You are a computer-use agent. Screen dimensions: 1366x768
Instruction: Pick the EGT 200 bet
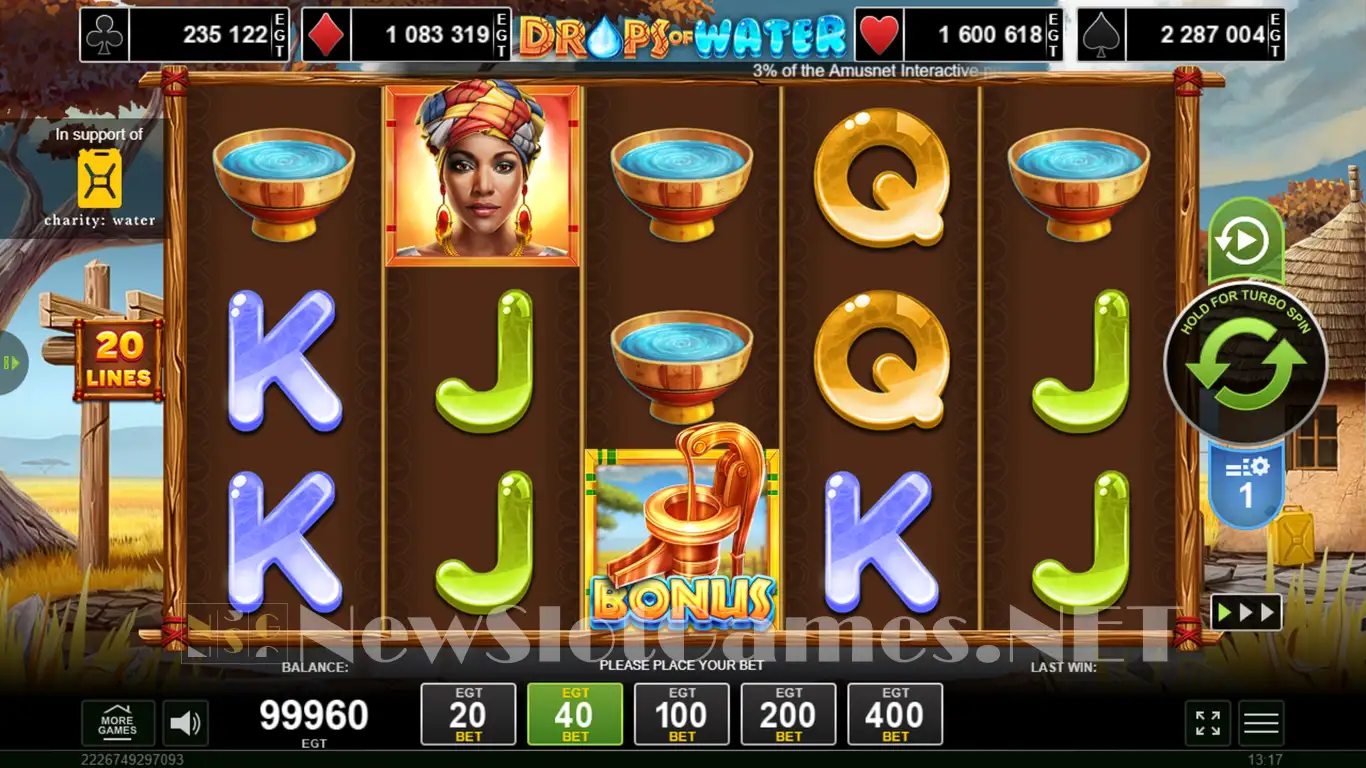tap(788, 714)
